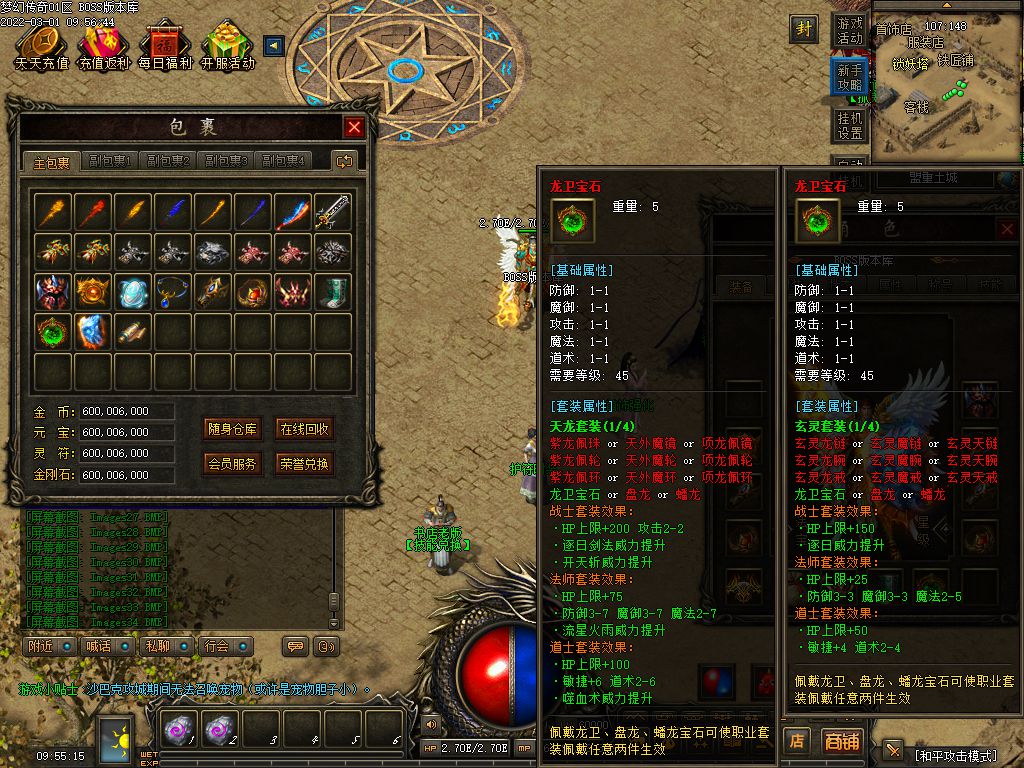Open the 游戏活动 events button

[x=849, y=30]
